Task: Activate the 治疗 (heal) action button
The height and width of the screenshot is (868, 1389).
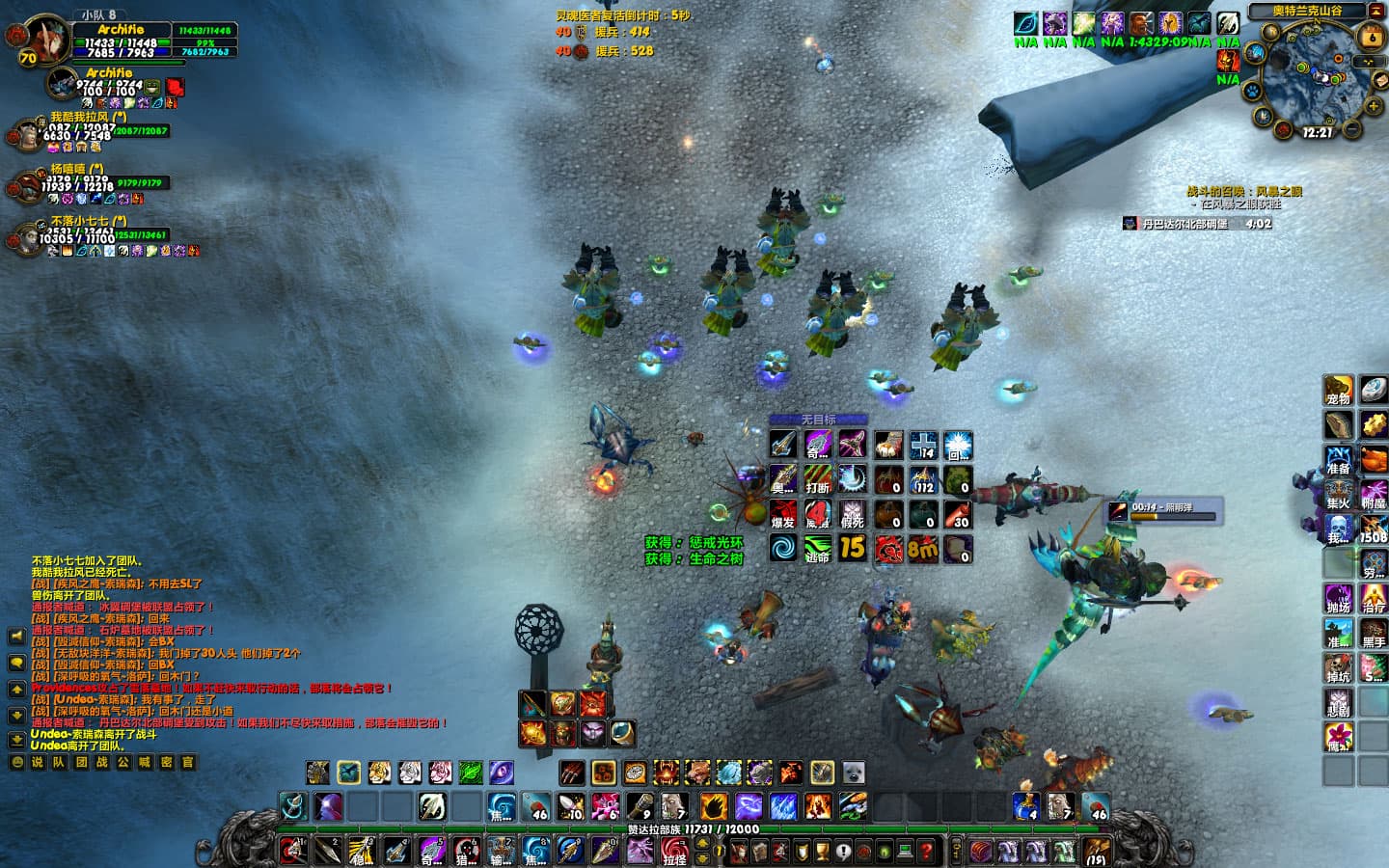Action: pyautogui.click(x=1373, y=598)
